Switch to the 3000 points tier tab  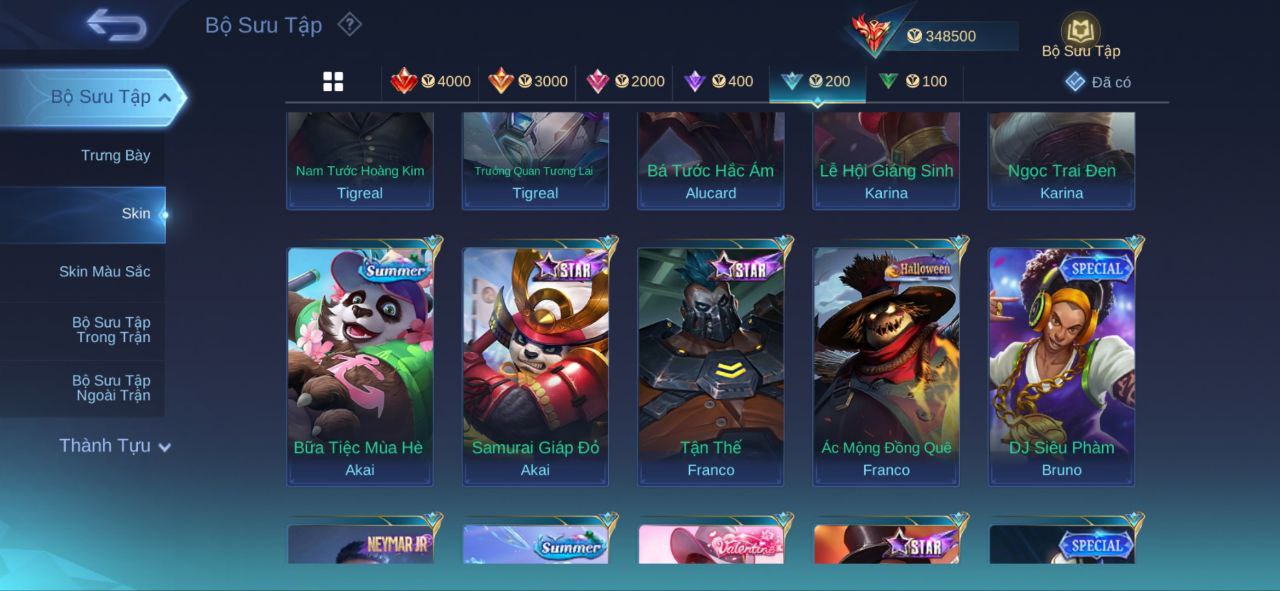point(528,82)
